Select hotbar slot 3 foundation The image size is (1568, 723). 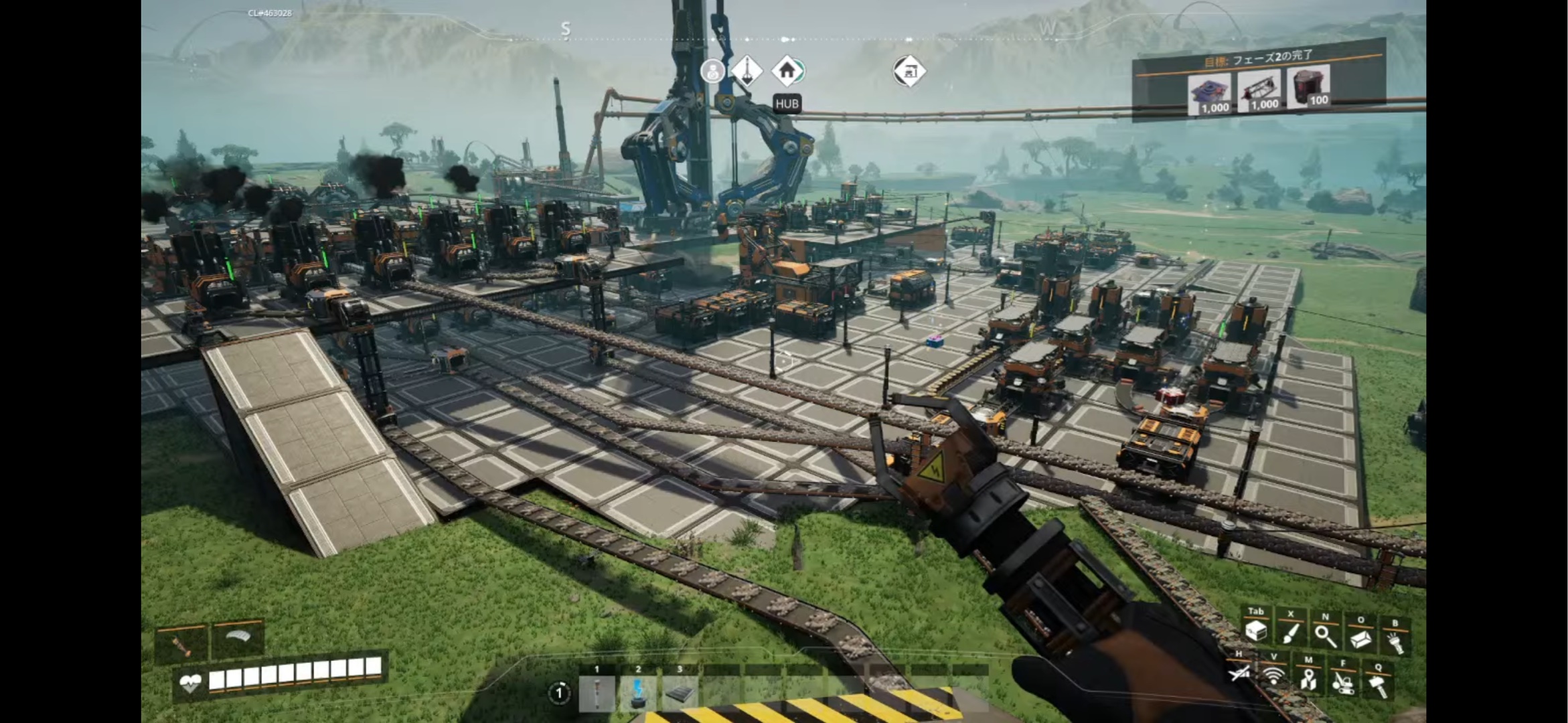click(680, 694)
